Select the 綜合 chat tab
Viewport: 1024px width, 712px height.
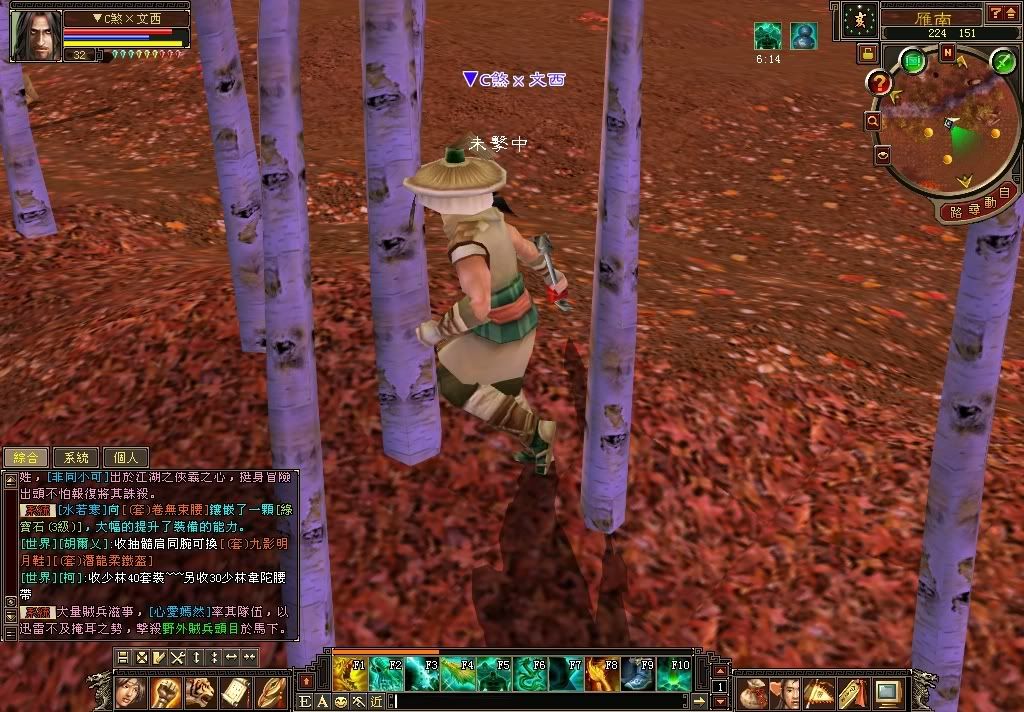click(26, 457)
